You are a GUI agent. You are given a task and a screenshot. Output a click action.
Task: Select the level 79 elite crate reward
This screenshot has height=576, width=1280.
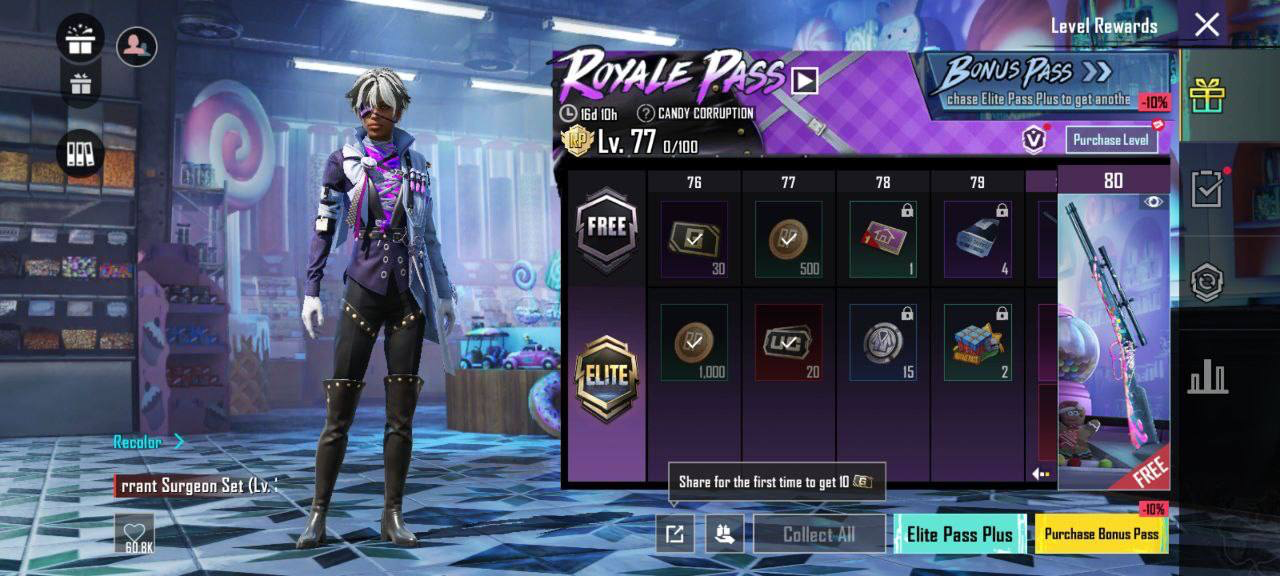pyautogui.click(x=977, y=343)
